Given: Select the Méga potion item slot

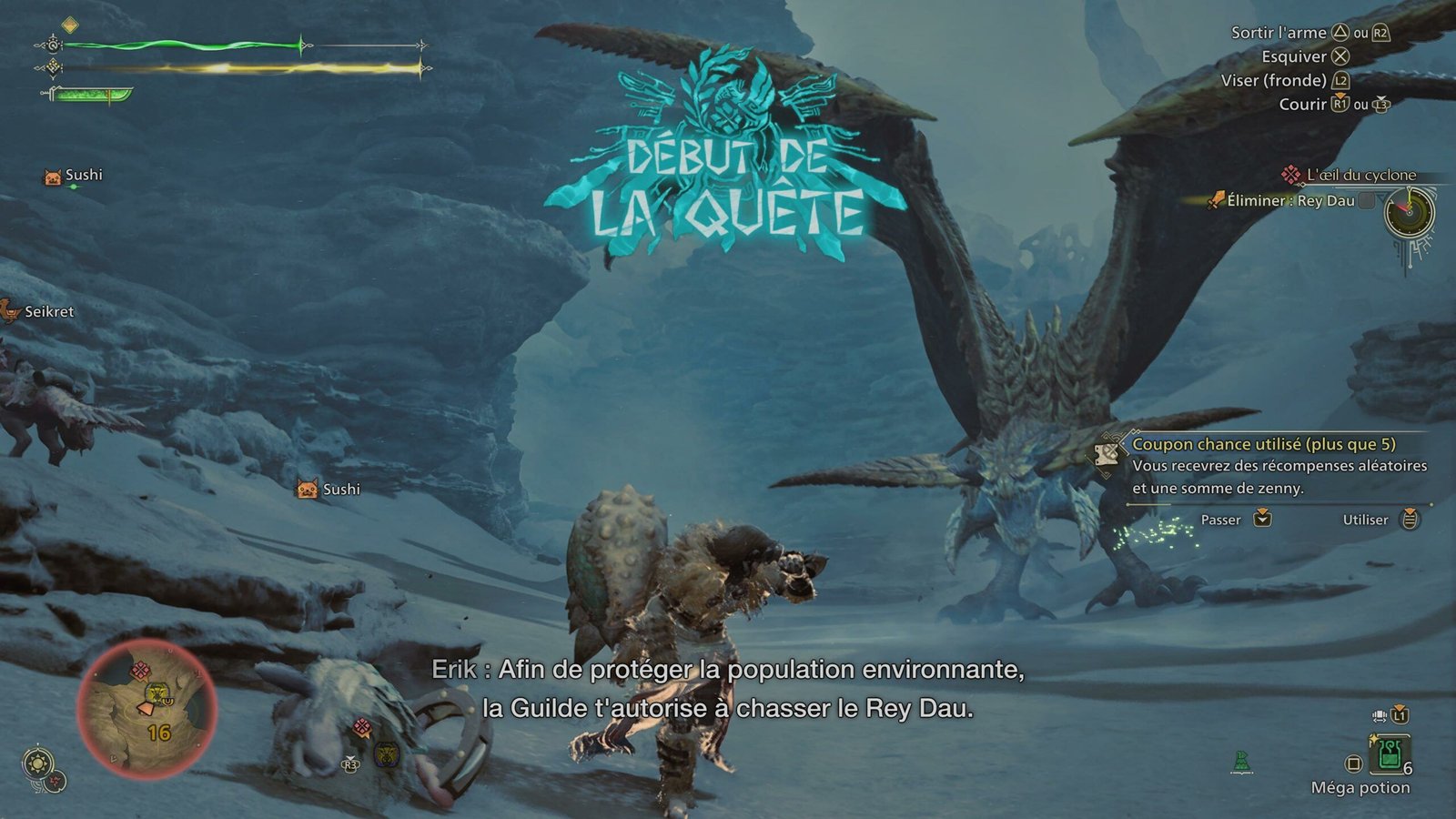Looking at the screenshot, I should coord(1389,753).
